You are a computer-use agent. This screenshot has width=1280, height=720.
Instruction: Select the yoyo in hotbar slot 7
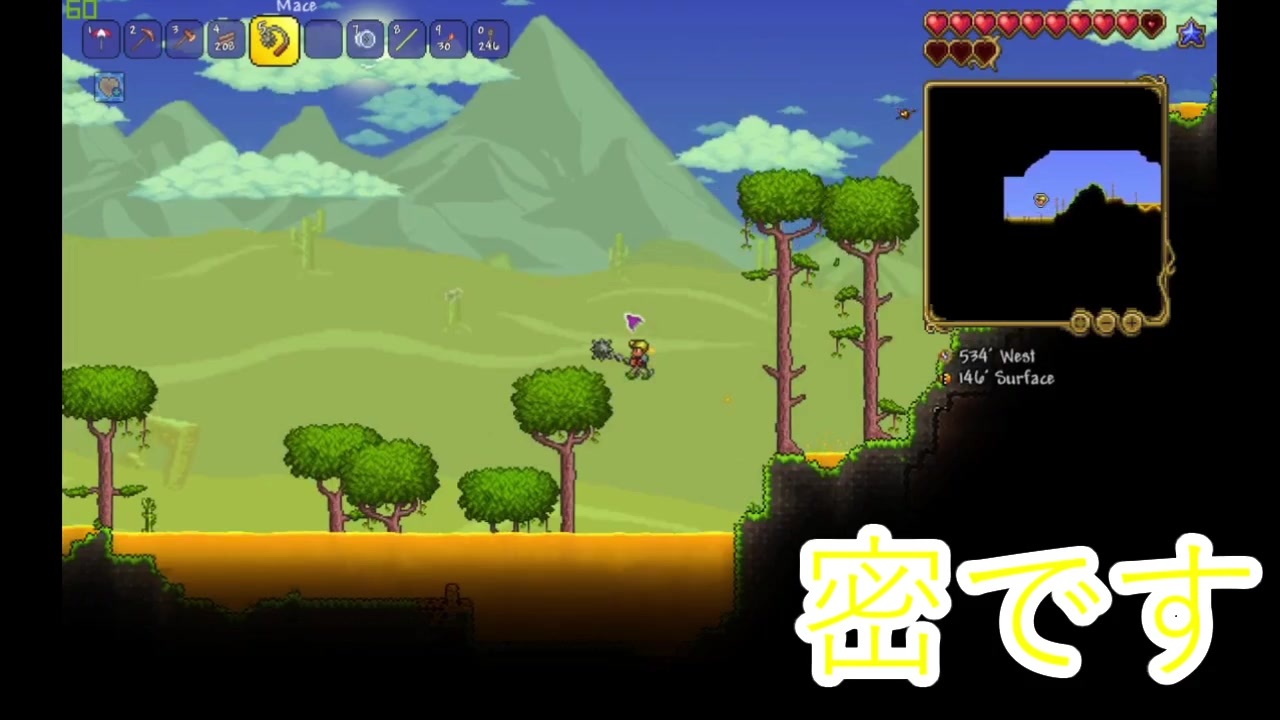(x=364, y=38)
